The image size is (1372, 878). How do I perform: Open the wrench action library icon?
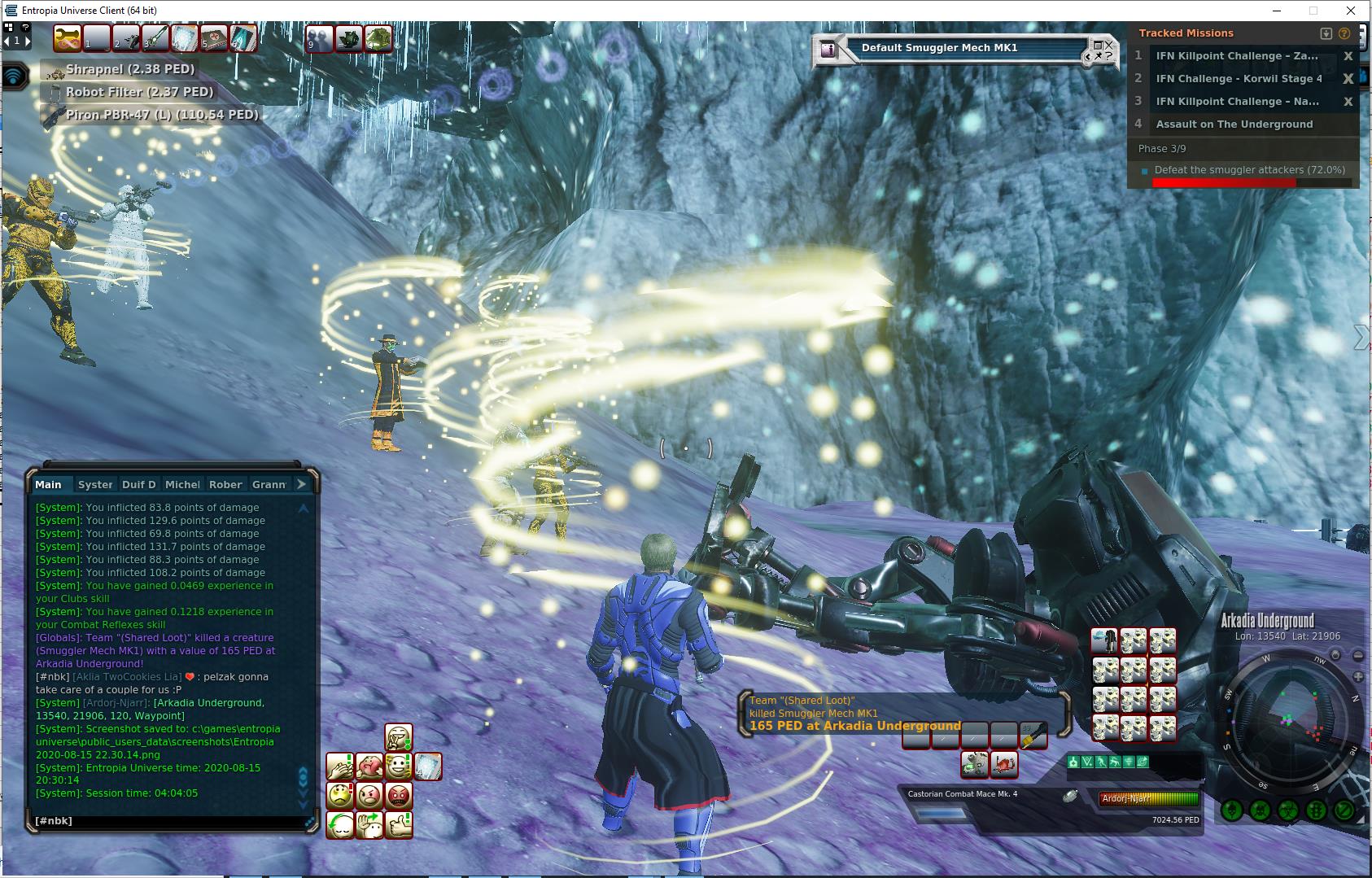pyautogui.click(x=68, y=38)
